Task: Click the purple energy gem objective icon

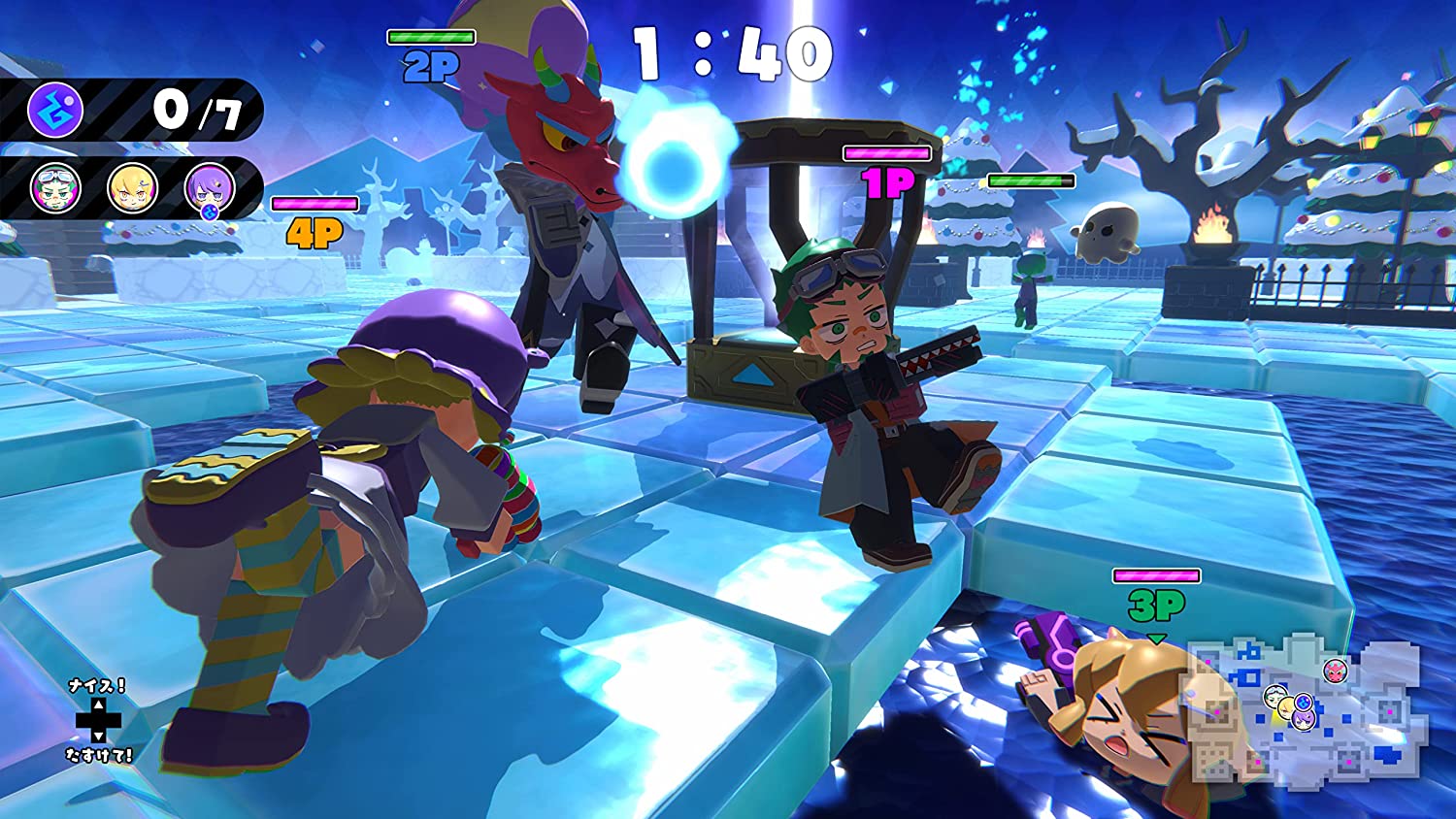Action: pyautogui.click(x=55, y=110)
